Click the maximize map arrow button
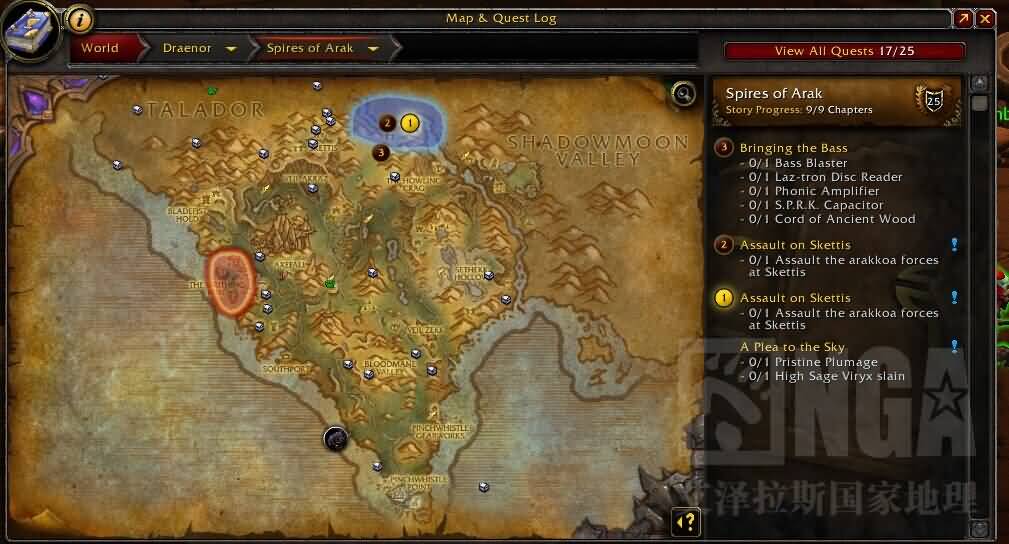 click(x=963, y=19)
